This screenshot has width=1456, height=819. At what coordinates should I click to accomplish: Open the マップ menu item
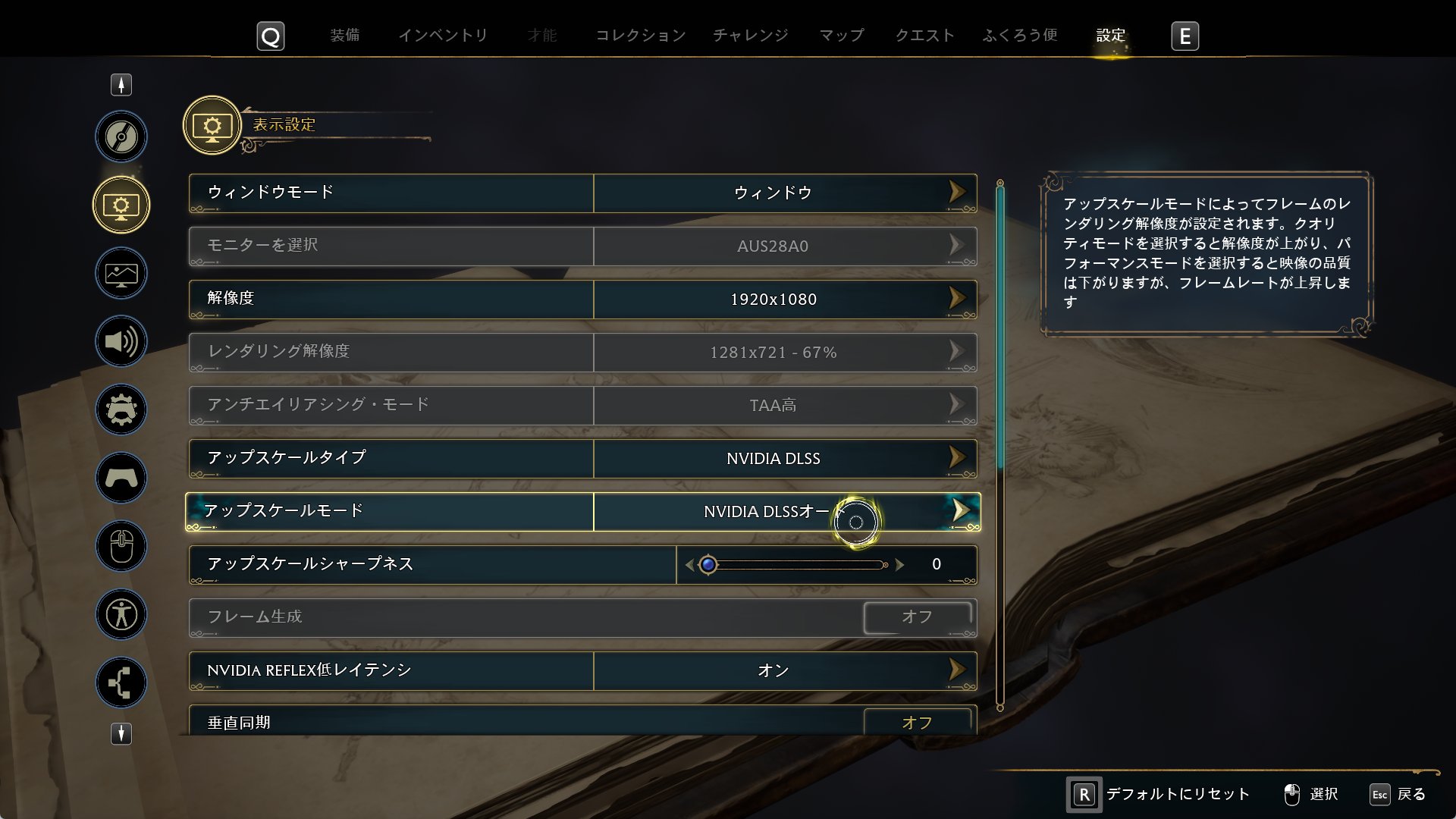tap(840, 35)
